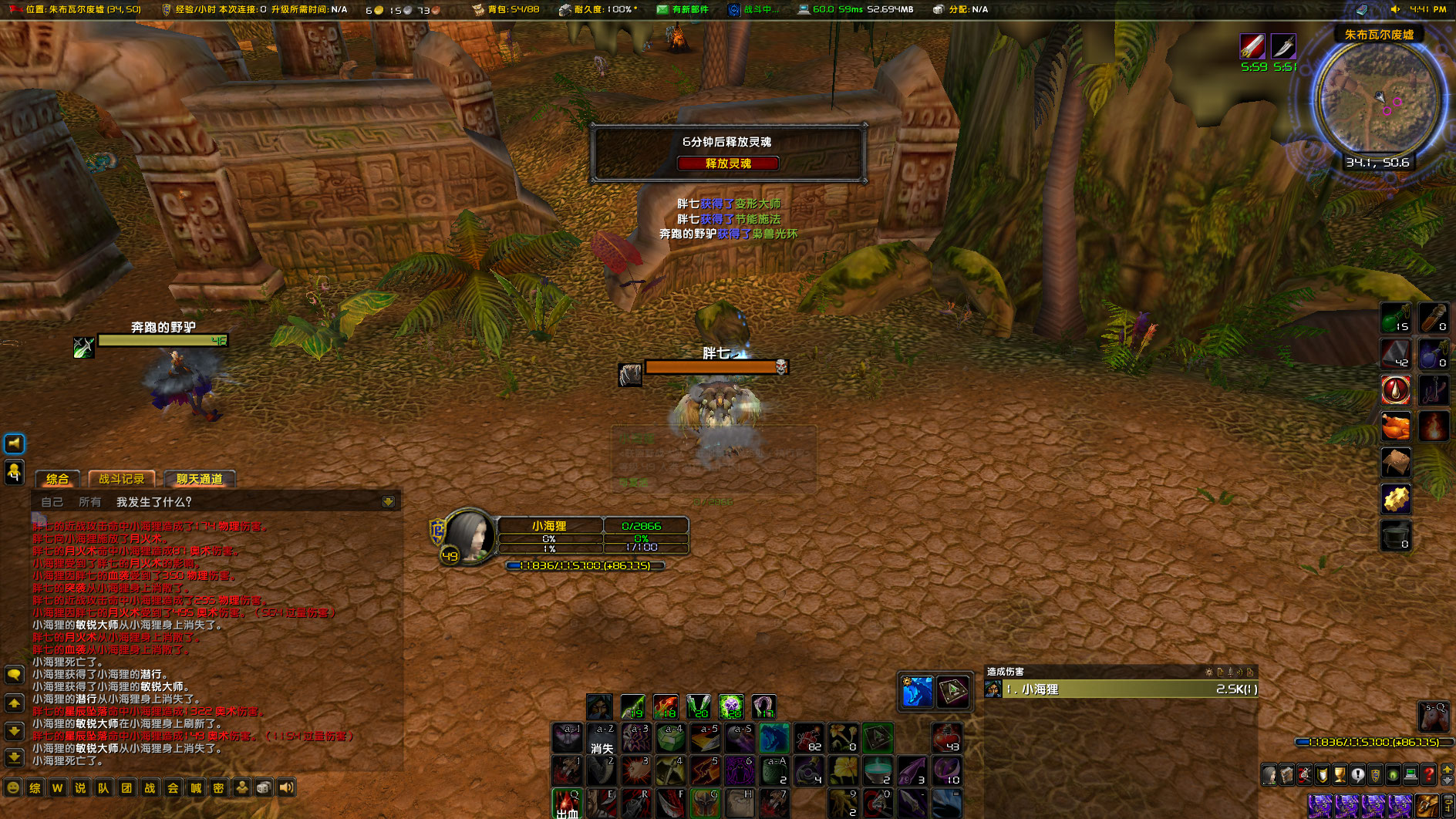1456x819 pixels.
Task: Open the talents panel icon in micro menu
Action: coord(1304,774)
